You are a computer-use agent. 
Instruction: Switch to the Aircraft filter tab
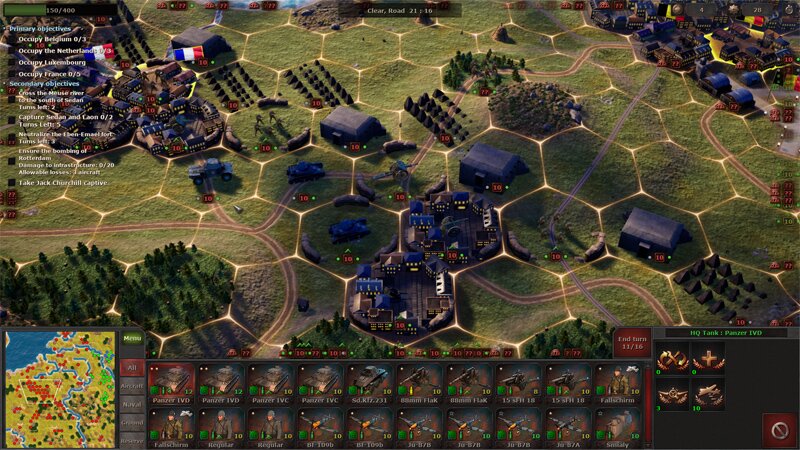coord(132,386)
